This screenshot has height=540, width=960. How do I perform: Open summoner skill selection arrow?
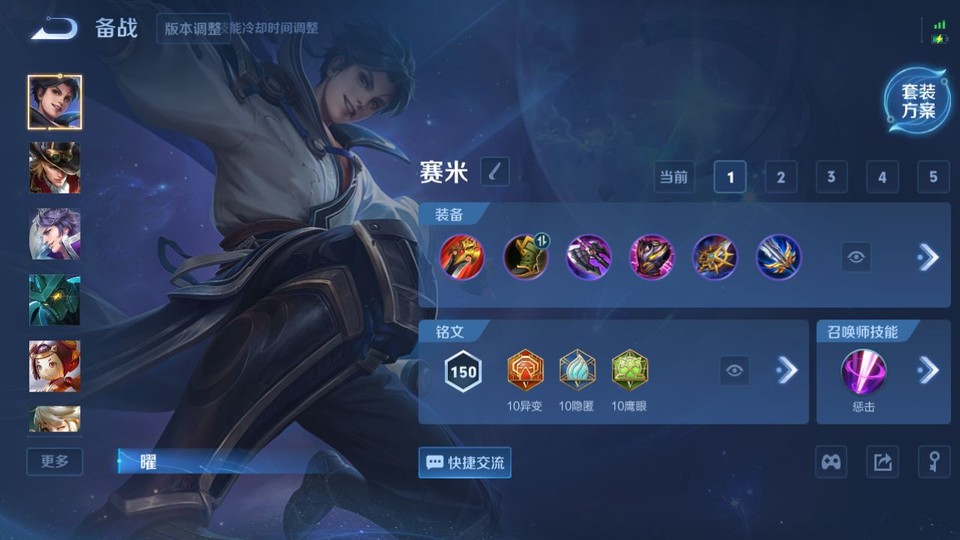[928, 371]
